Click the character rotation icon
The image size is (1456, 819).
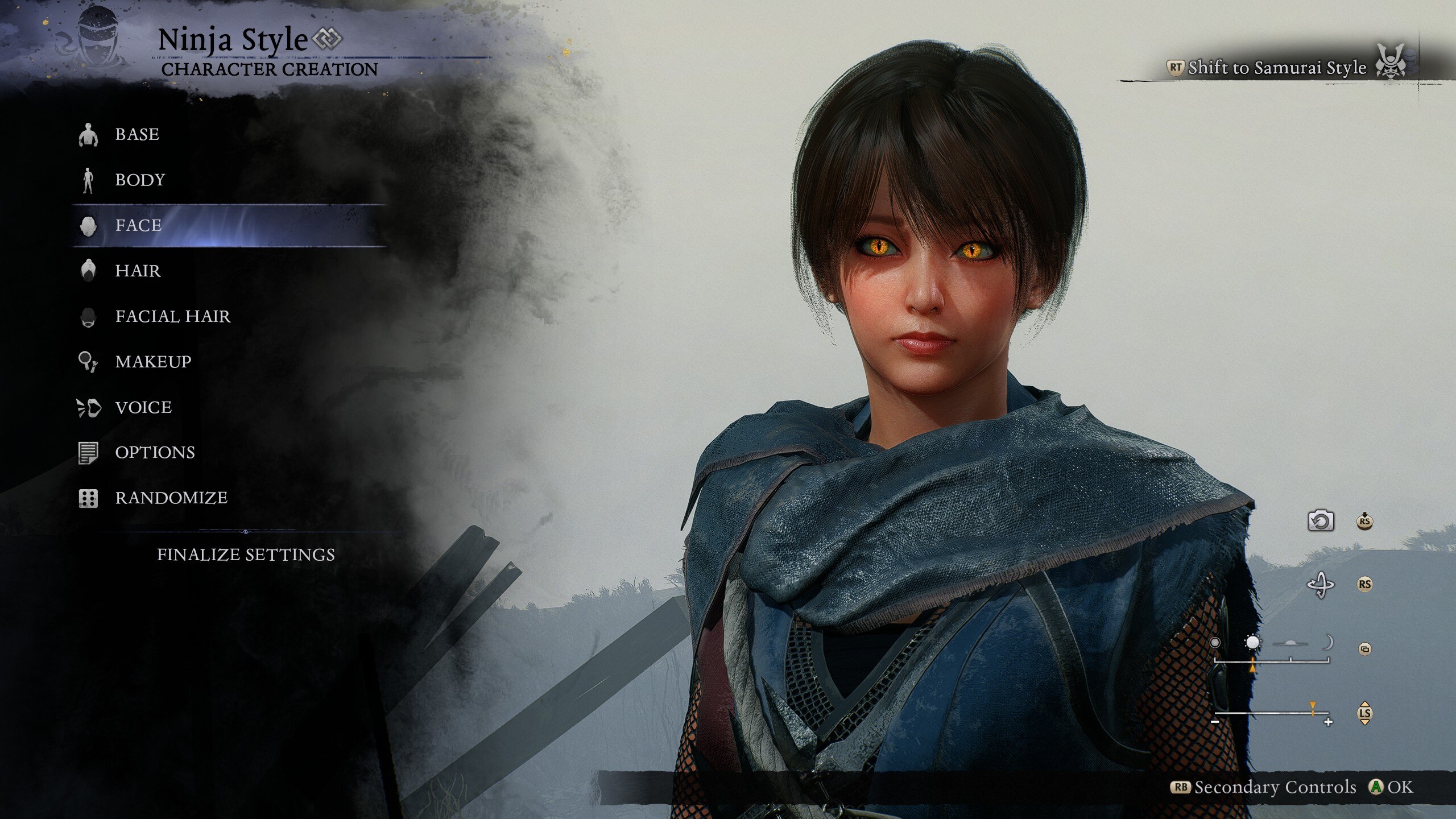(x=1320, y=584)
